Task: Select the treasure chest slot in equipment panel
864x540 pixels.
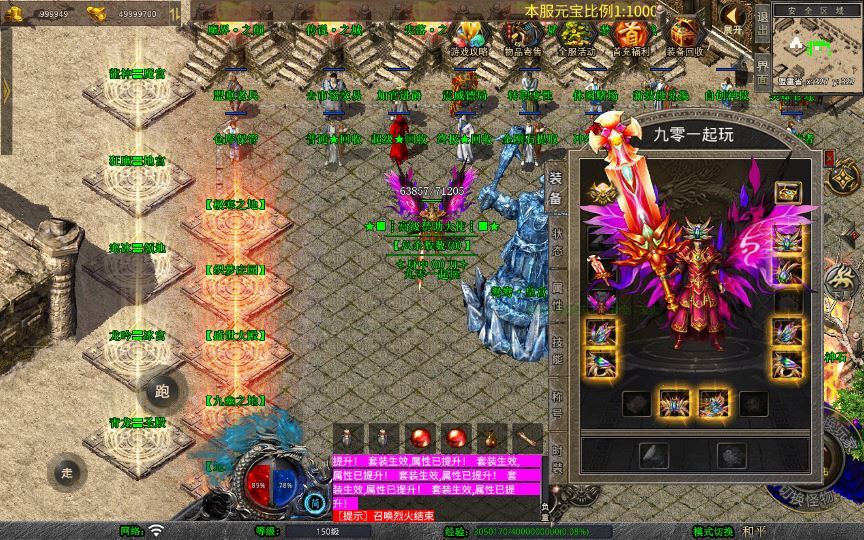Action: (x=789, y=192)
